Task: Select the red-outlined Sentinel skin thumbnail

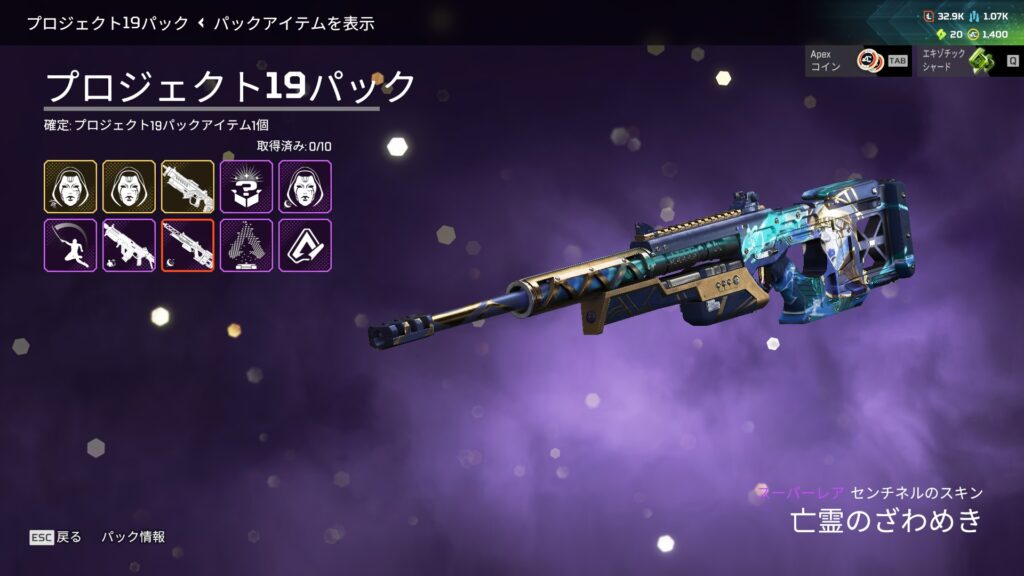Action: (188, 245)
